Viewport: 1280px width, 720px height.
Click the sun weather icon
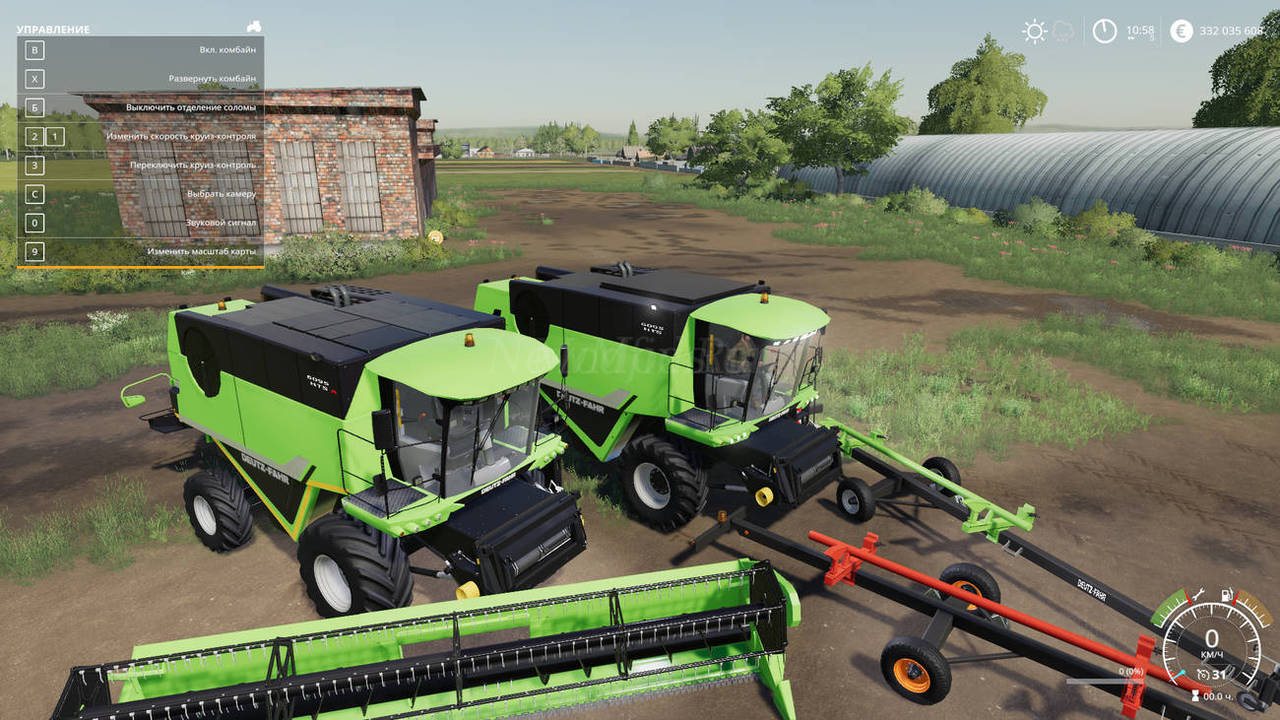click(x=1034, y=31)
